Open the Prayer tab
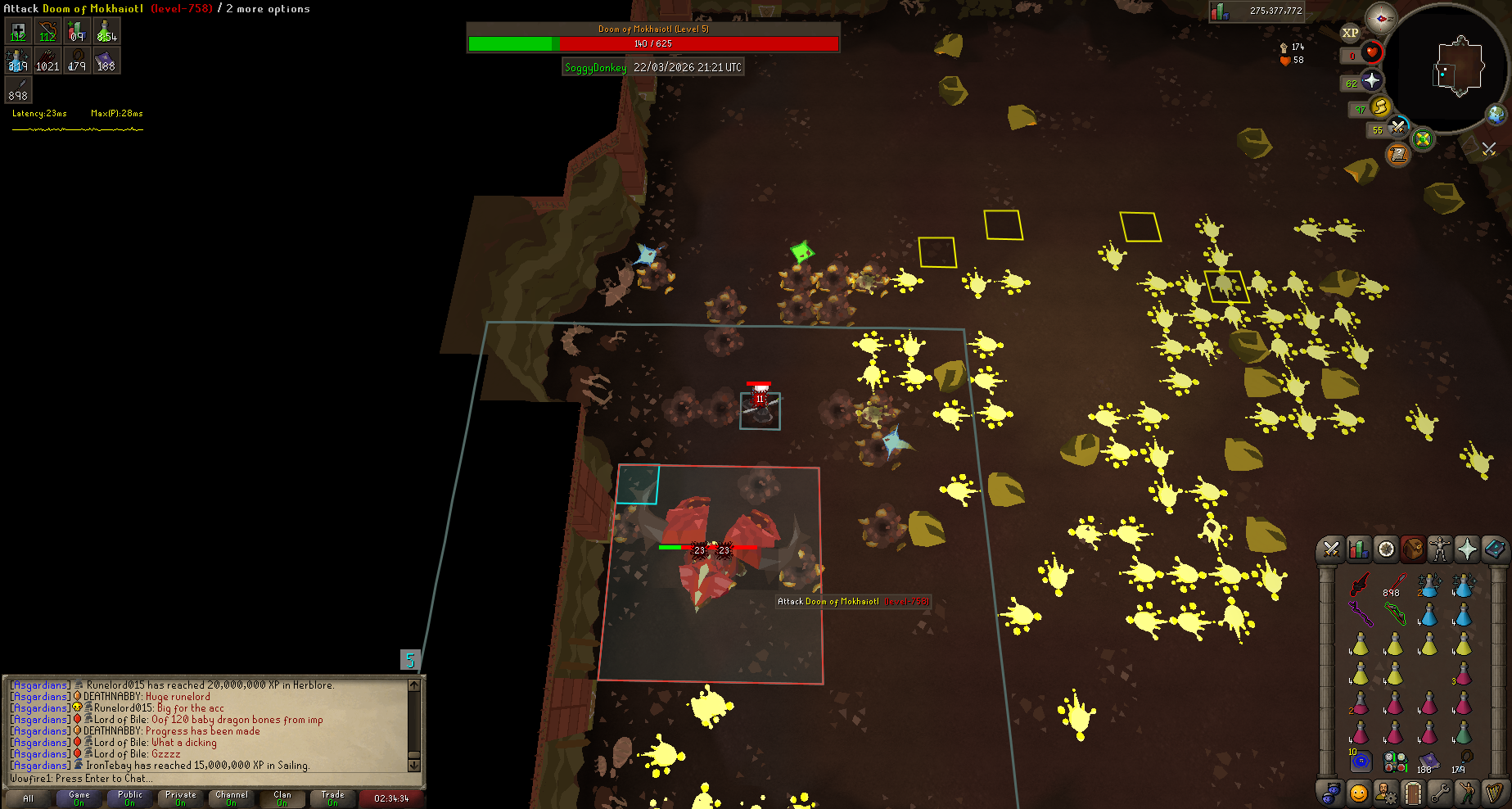This screenshot has width=1512, height=809. point(1467,549)
